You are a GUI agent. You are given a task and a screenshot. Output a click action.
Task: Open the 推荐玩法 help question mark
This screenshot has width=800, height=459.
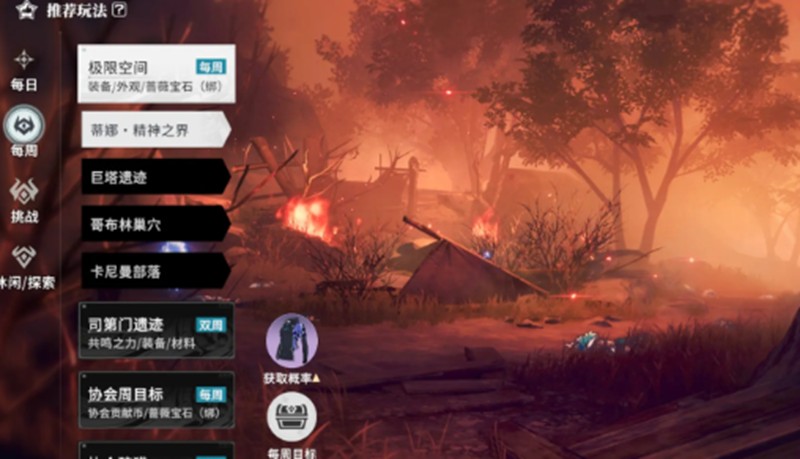(121, 11)
